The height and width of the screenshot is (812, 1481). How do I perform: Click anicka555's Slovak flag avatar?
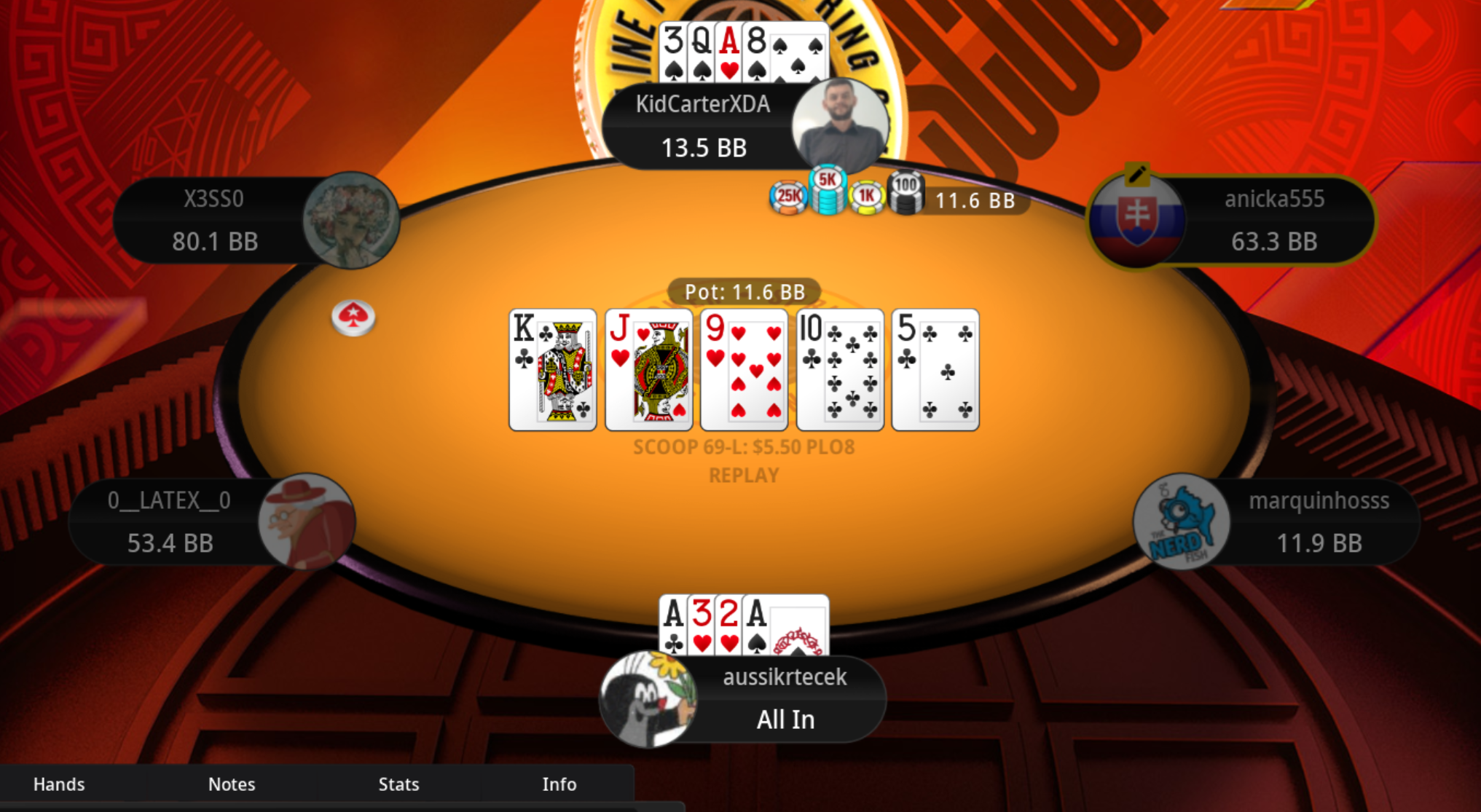tap(1136, 221)
